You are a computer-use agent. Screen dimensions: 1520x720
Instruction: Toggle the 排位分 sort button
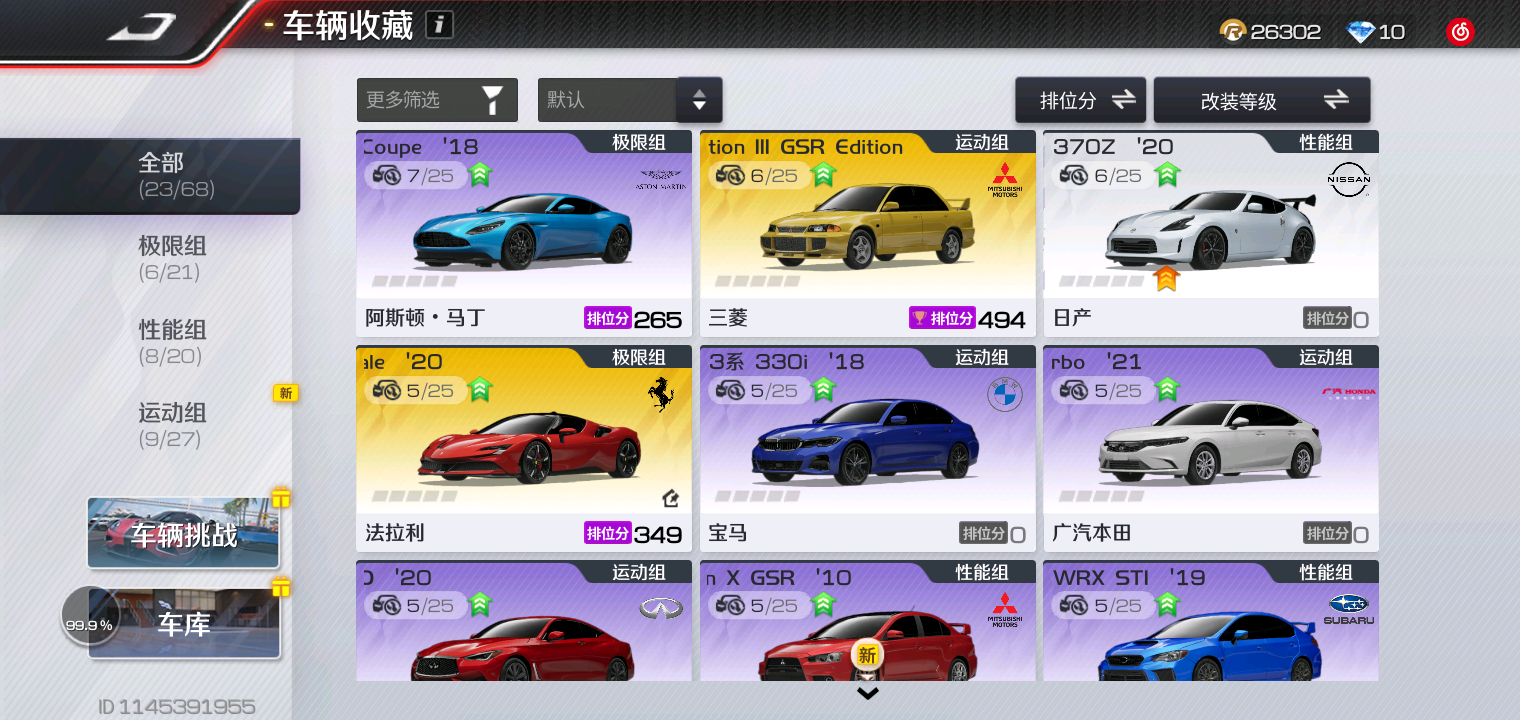click(1080, 100)
